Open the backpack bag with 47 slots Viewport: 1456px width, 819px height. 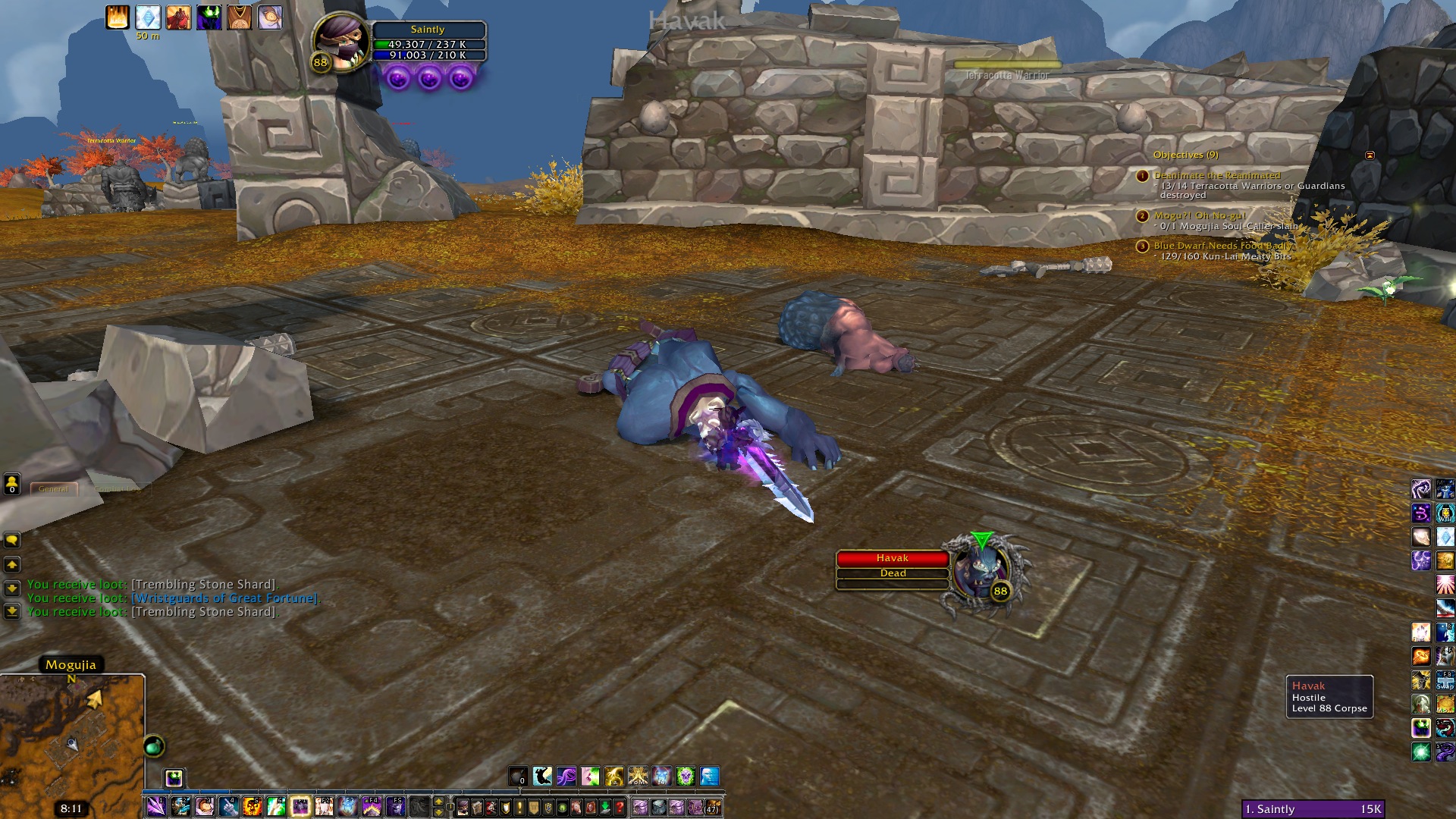[712, 807]
